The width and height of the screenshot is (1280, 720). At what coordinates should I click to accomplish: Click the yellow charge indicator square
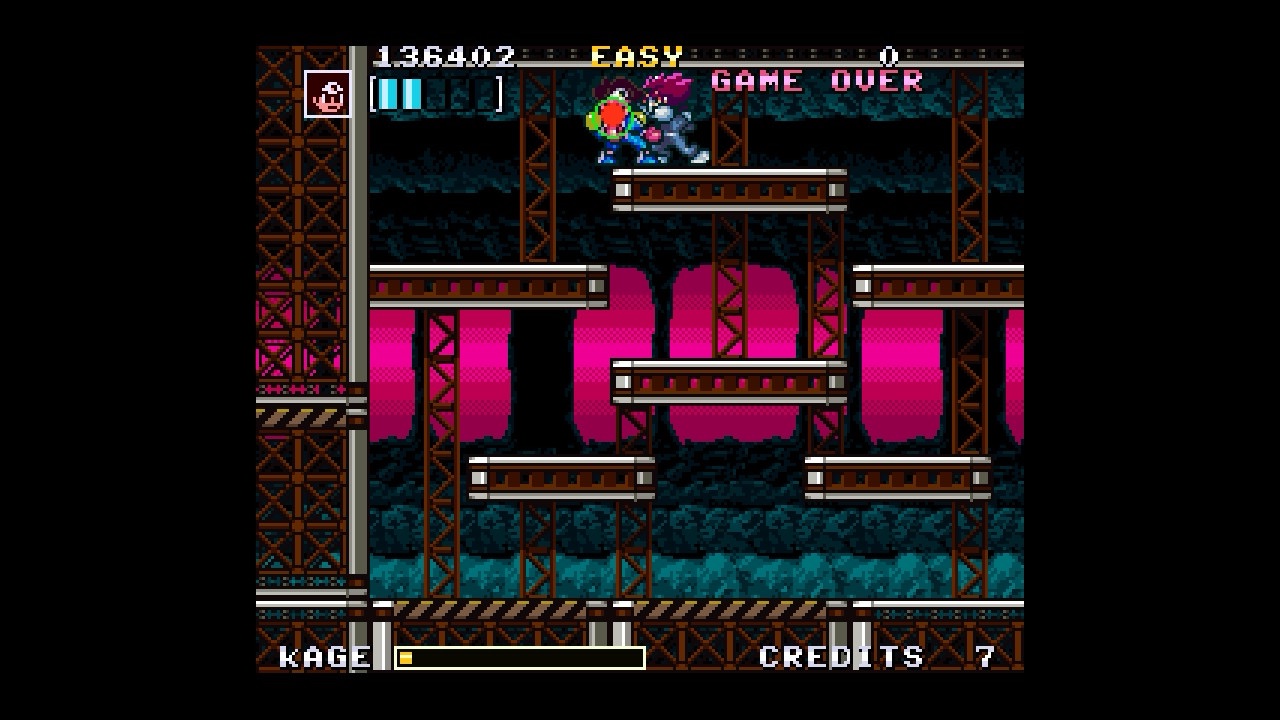coord(406,657)
